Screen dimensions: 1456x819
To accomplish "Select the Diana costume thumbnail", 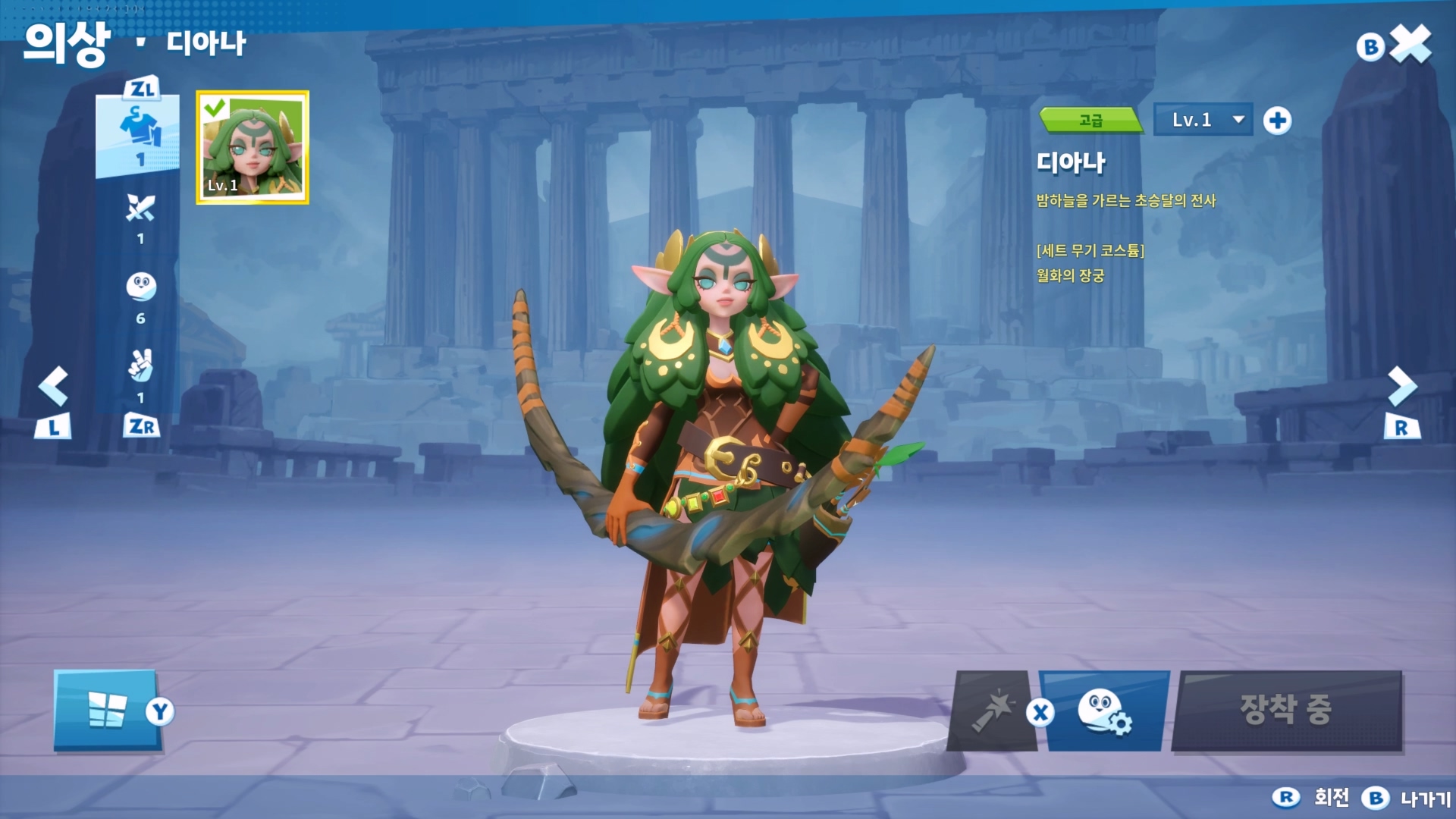I will [253, 147].
